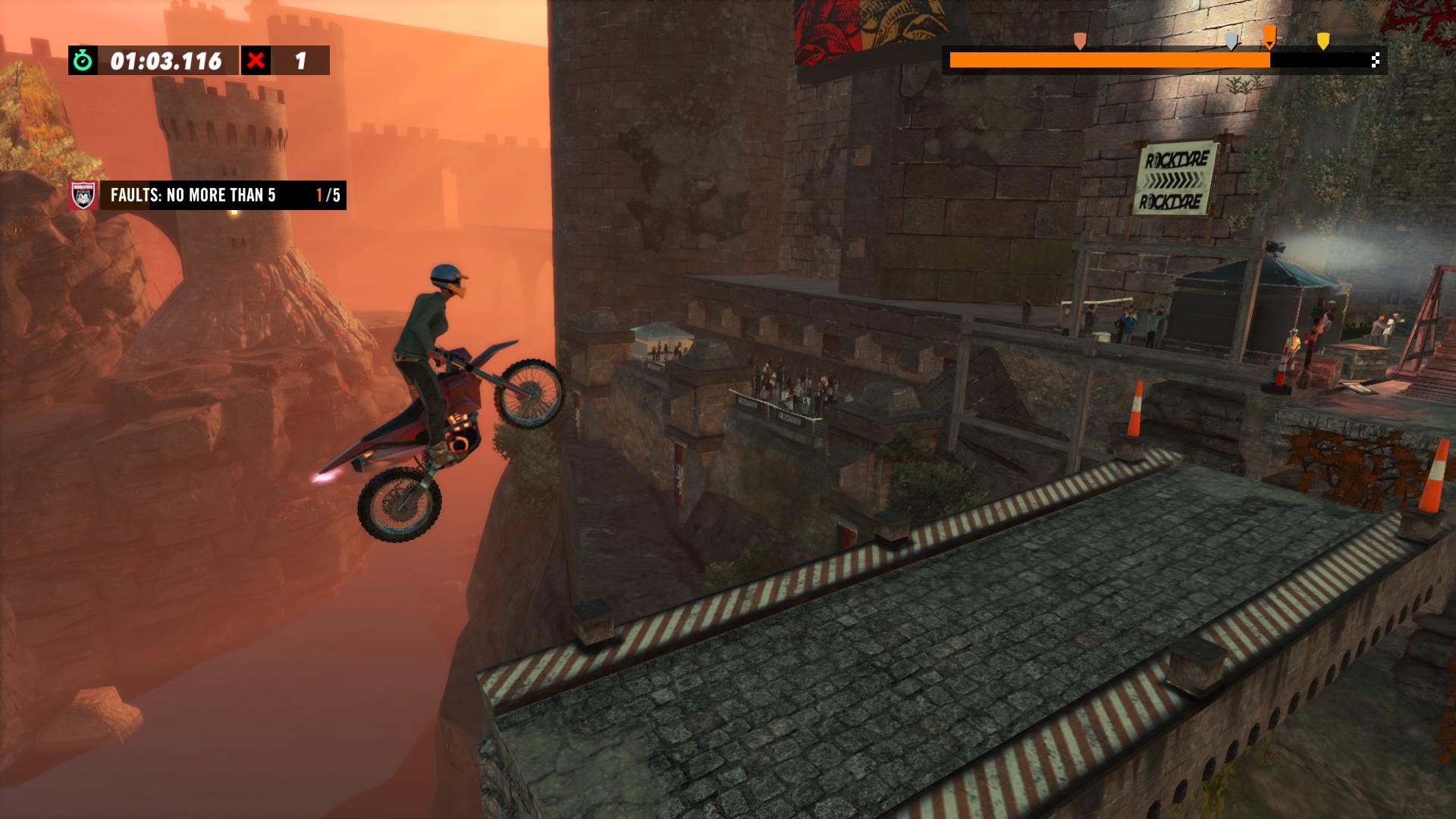Click the red X fault icon
This screenshot has width=1456, height=819.
pyautogui.click(x=256, y=61)
